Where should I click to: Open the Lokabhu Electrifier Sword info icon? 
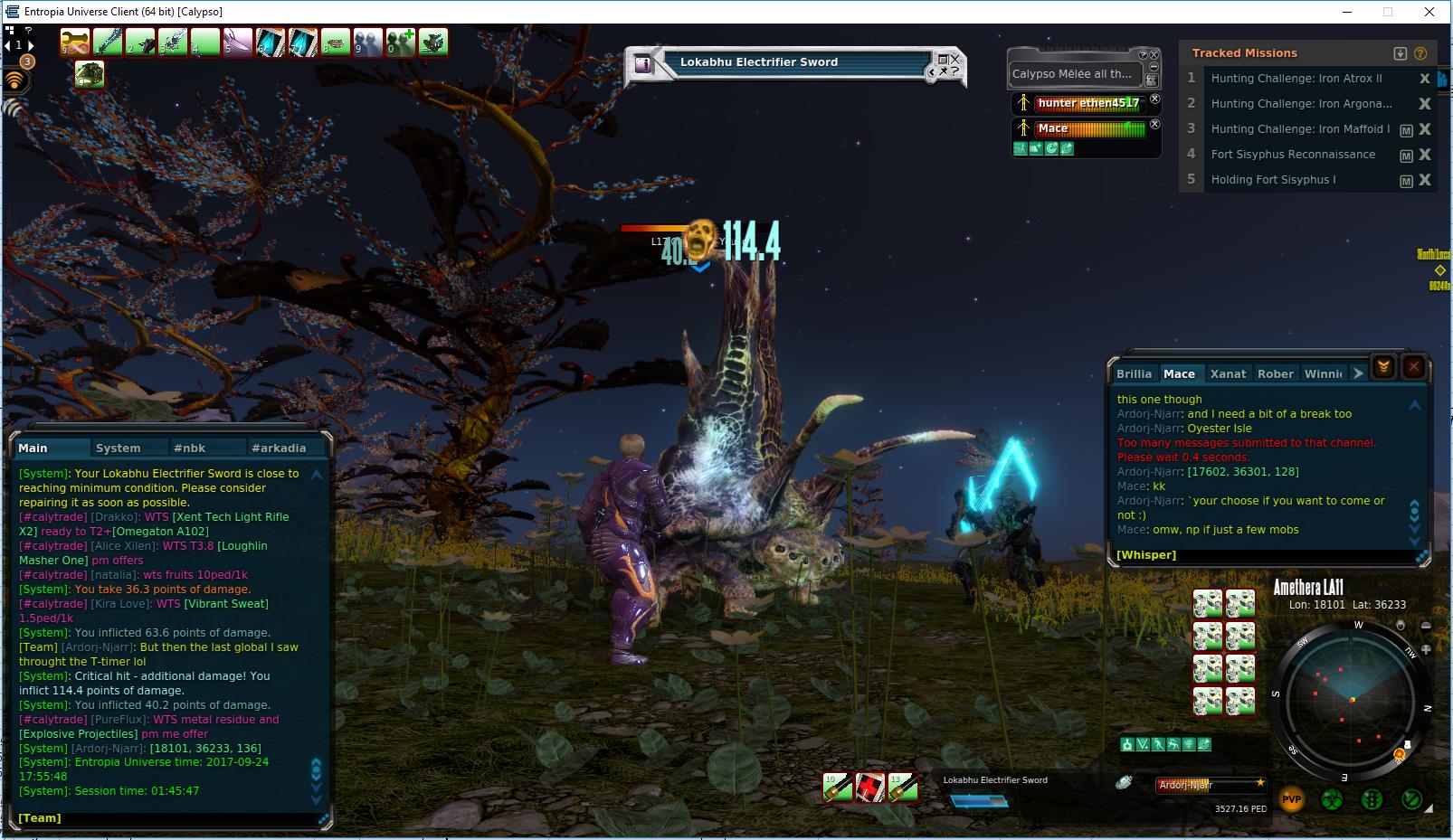tap(642, 63)
